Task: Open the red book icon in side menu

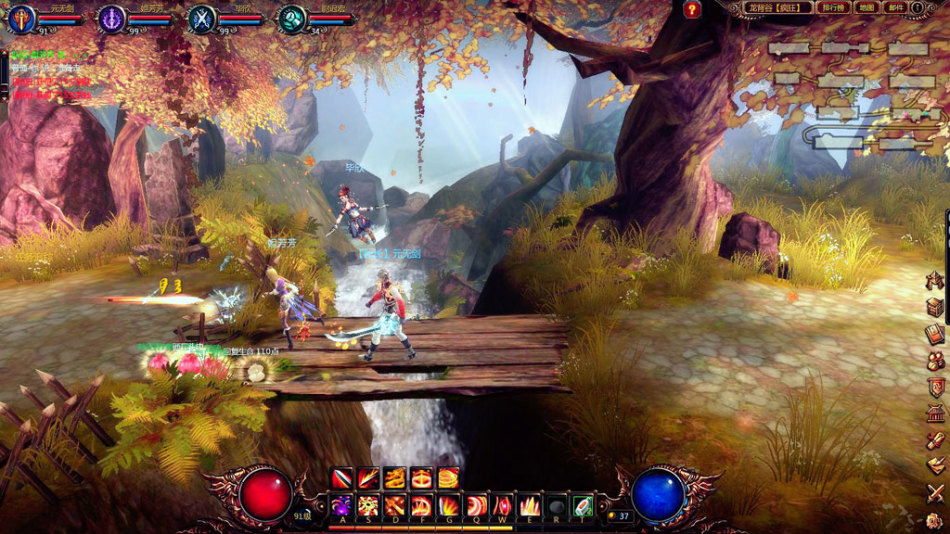Action: tap(935, 334)
